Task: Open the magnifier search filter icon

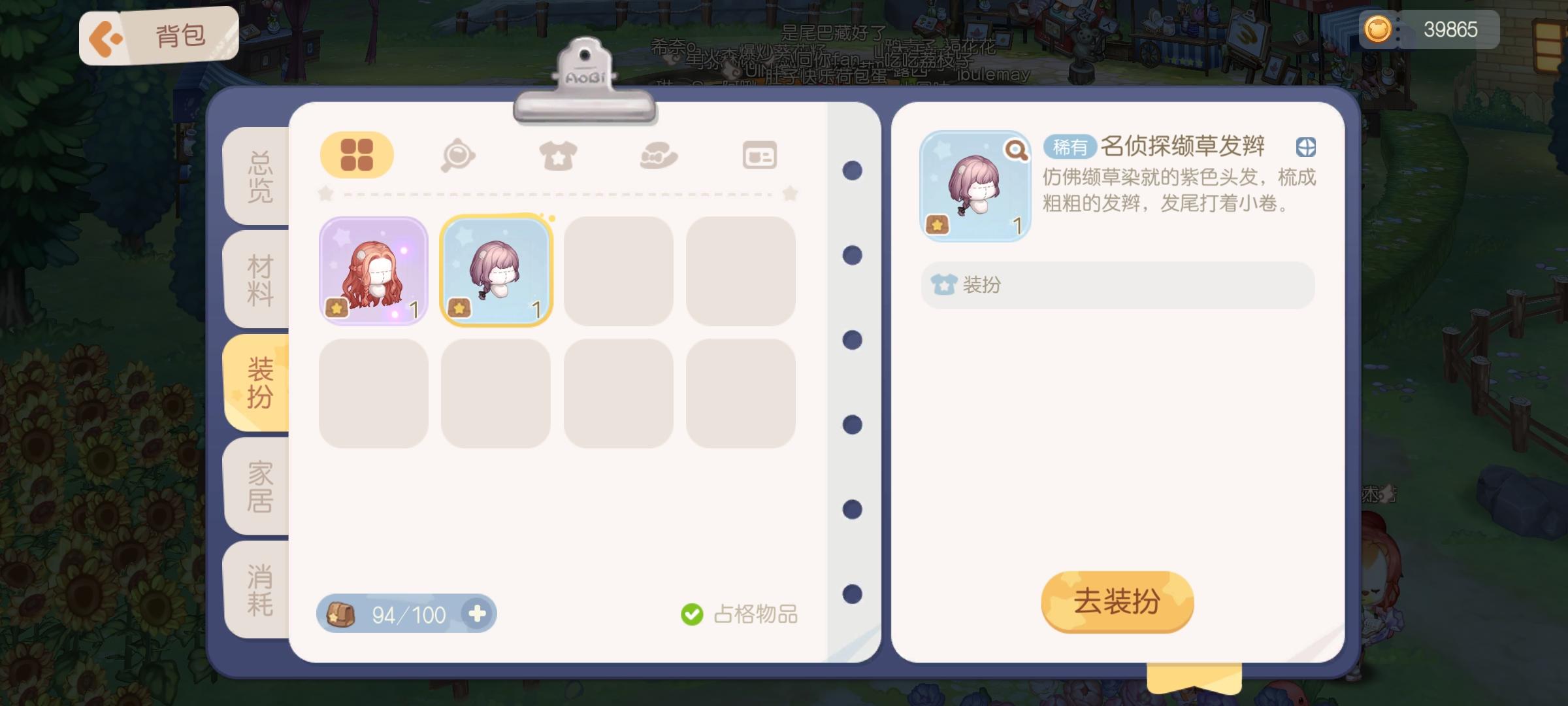Action: pos(457,154)
